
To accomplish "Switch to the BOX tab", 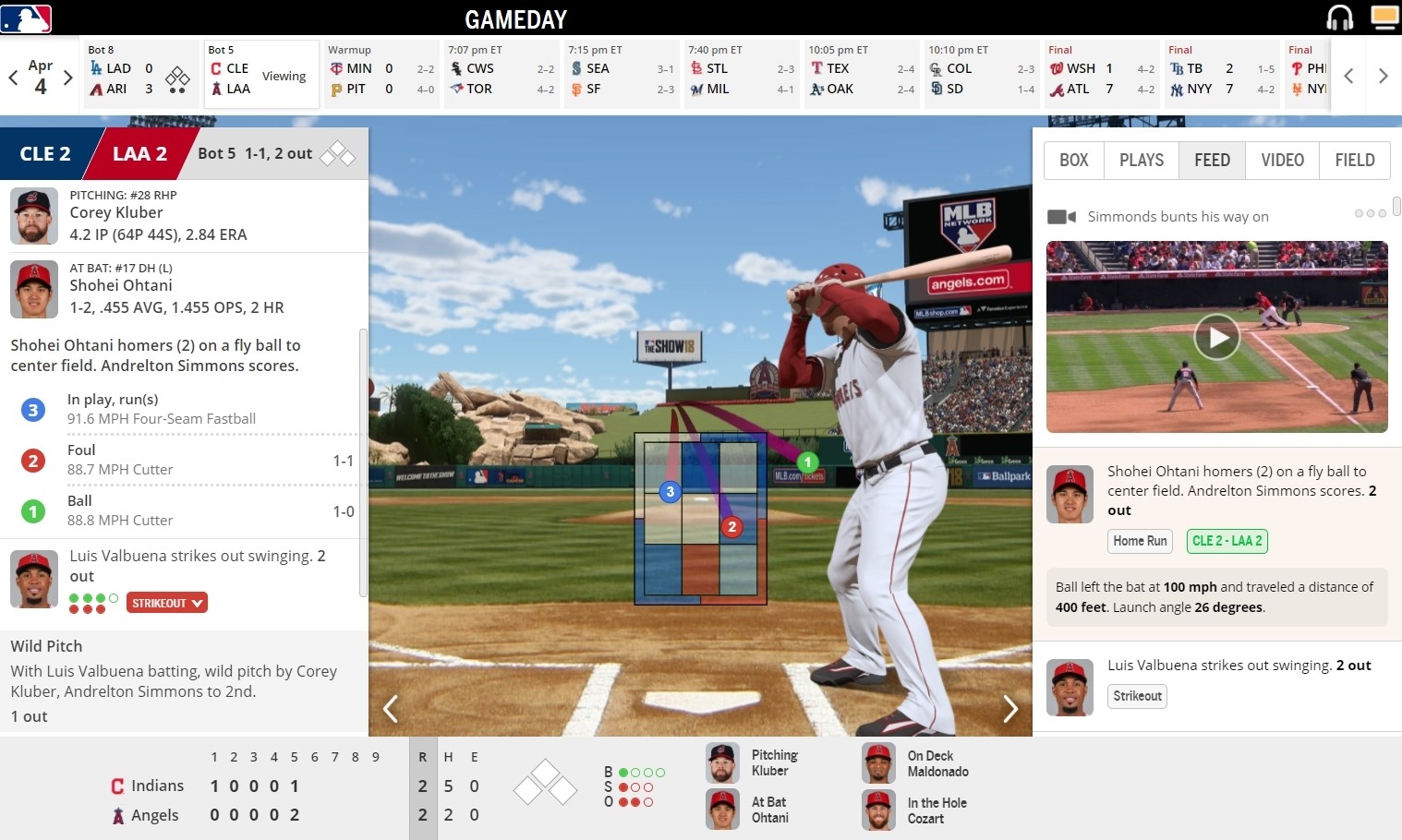I will [x=1073, y=161].
